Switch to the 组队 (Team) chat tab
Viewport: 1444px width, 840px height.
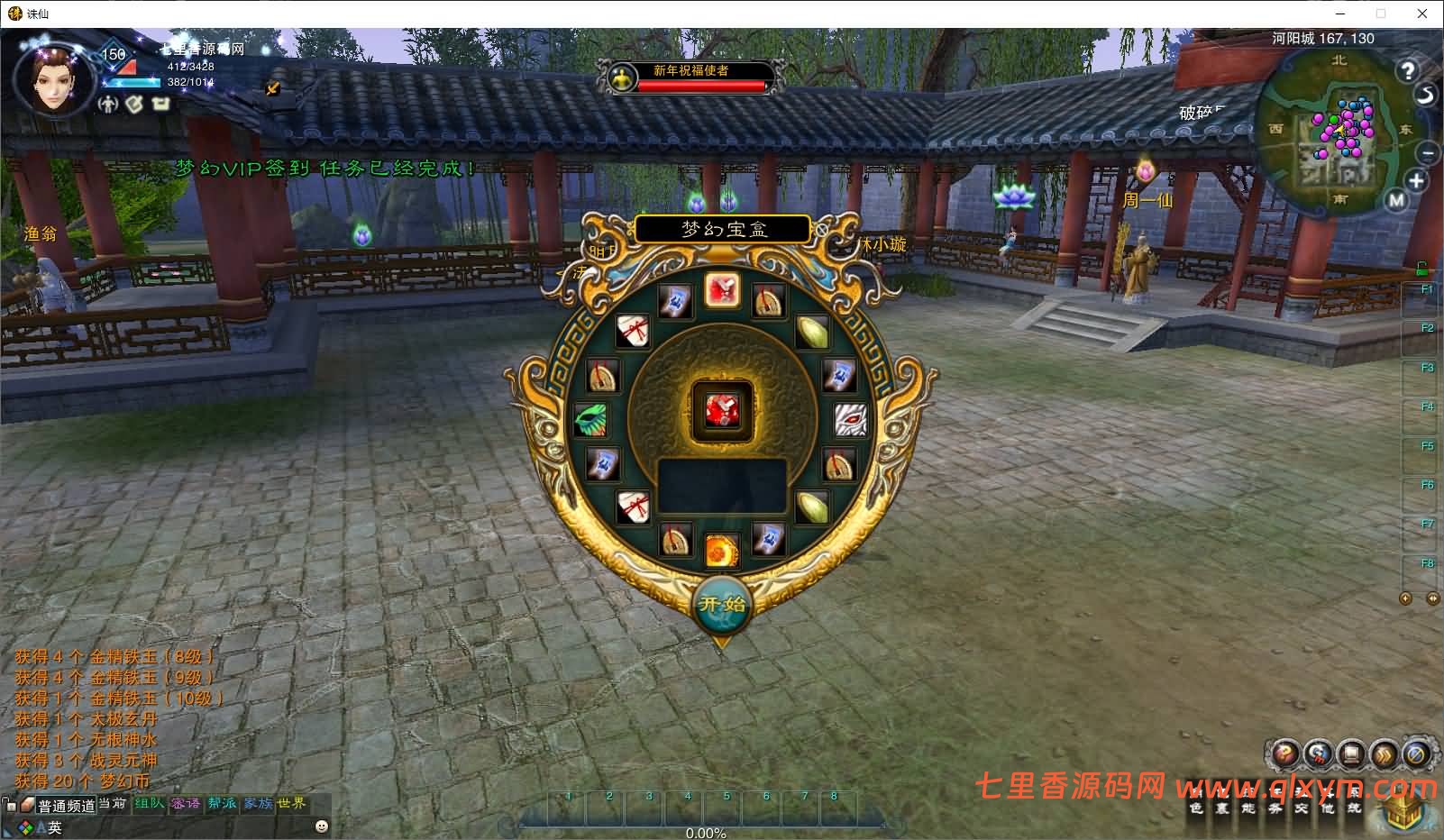pyautogui.click(x=149, y=803)
